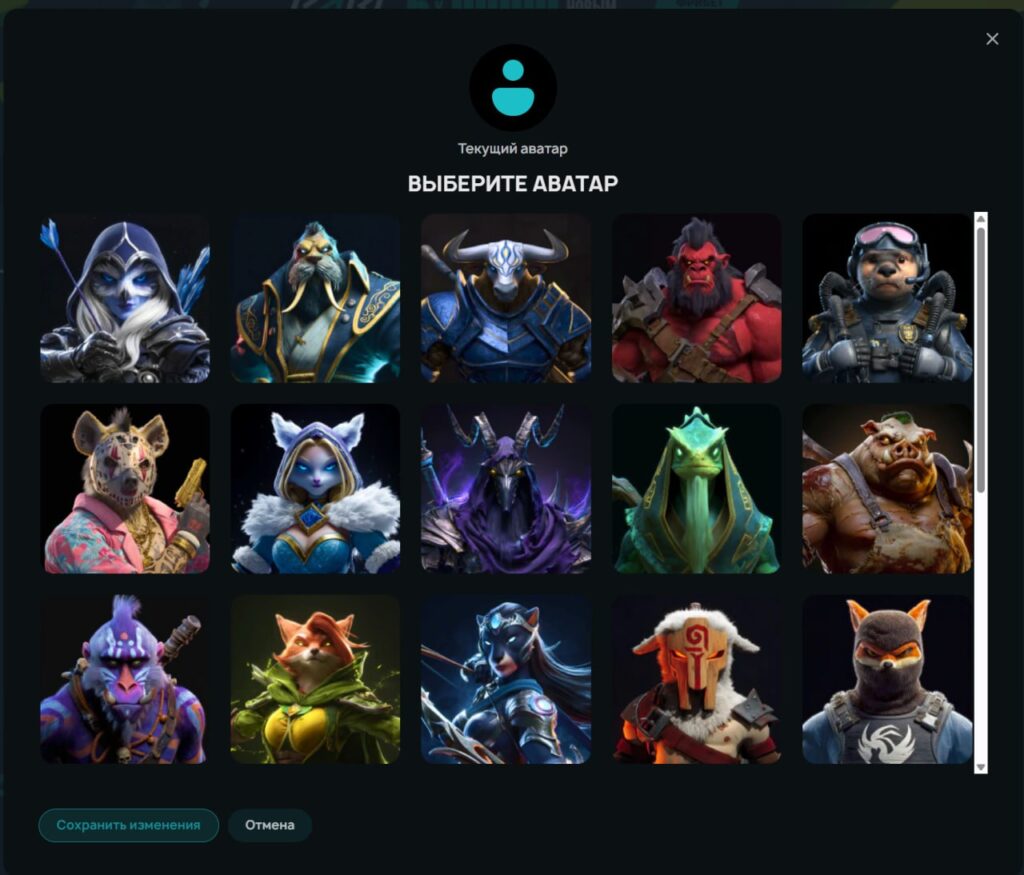Choose the sheep with orange mask avatar

pyautogui.click(x=696, y=679)
